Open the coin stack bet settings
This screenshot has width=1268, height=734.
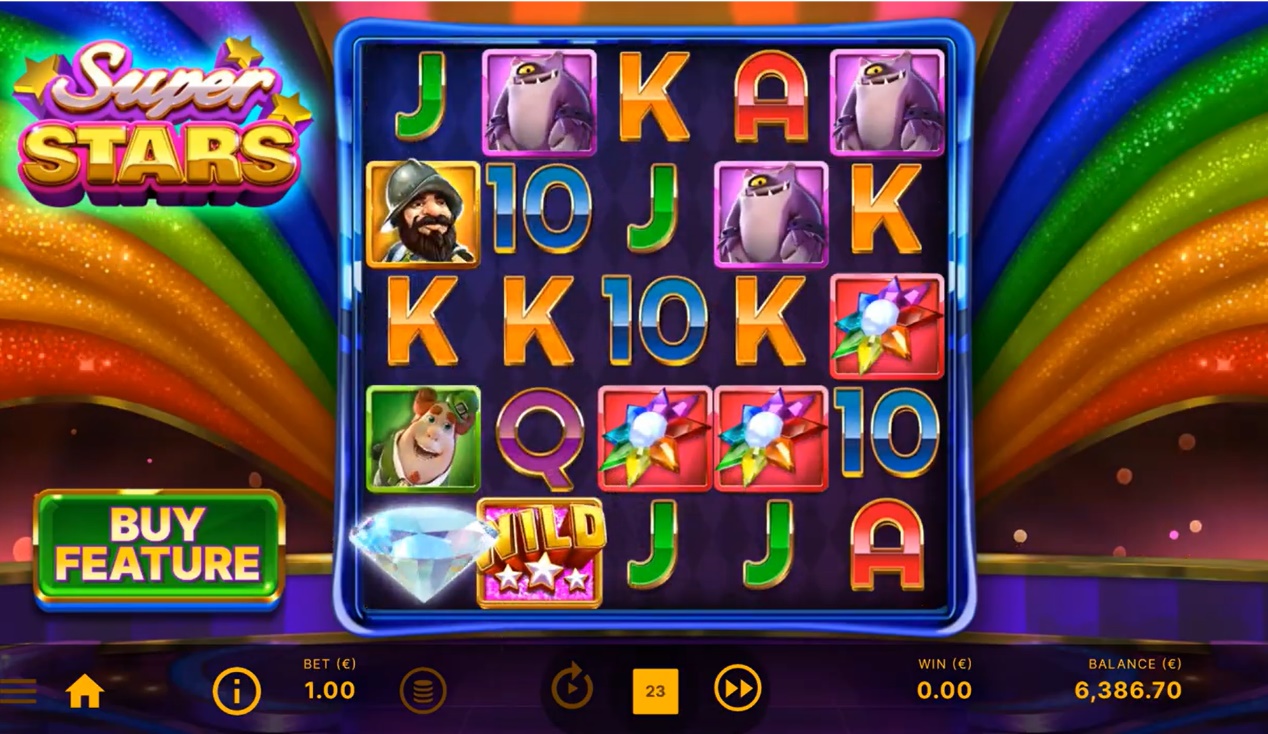[423, 690]
